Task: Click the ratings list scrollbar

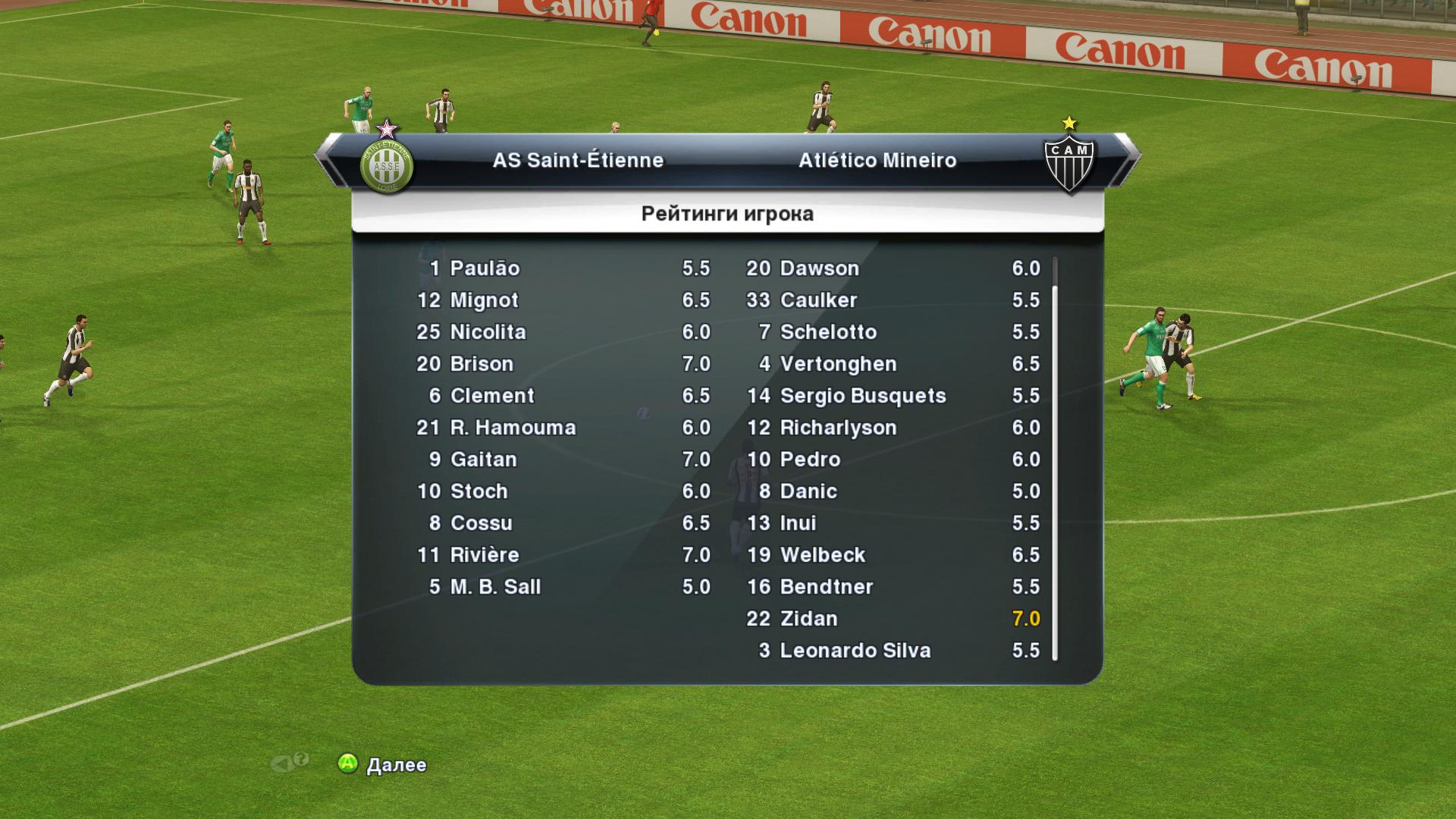Action: pyautogui.click(x=1055, y=460)
